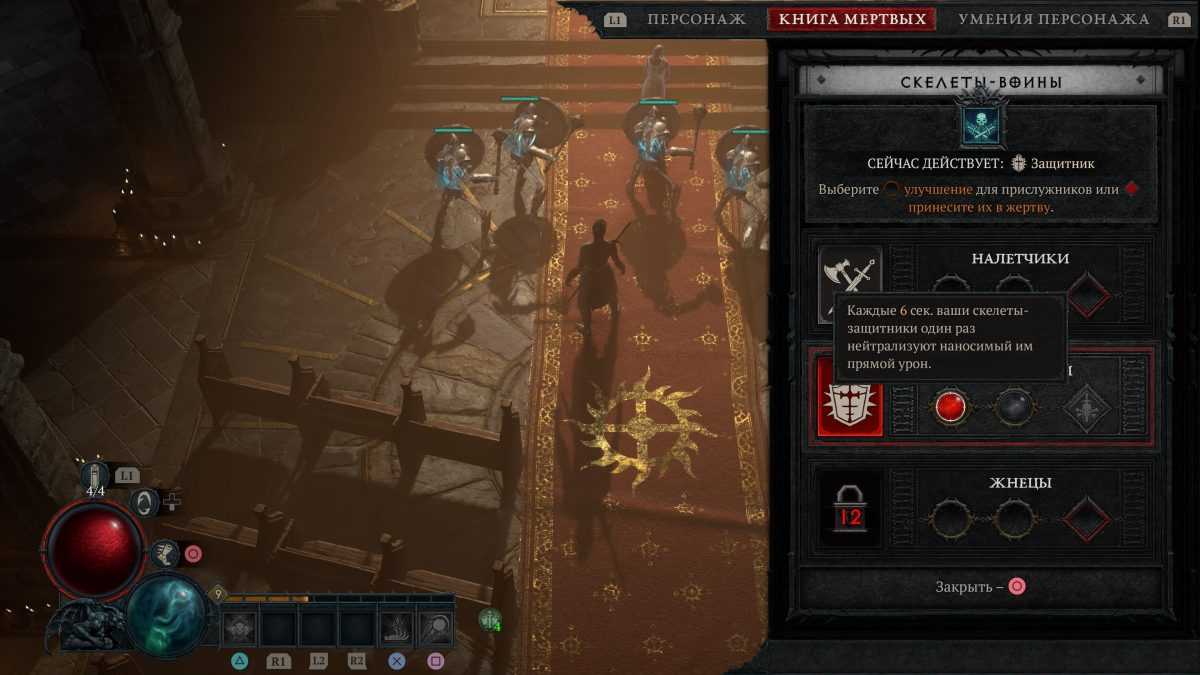Viewport: 1200px width, 675px height.
Task: Click the Жнецы sacrifice diamond
Action: (x=1088, y=519)
